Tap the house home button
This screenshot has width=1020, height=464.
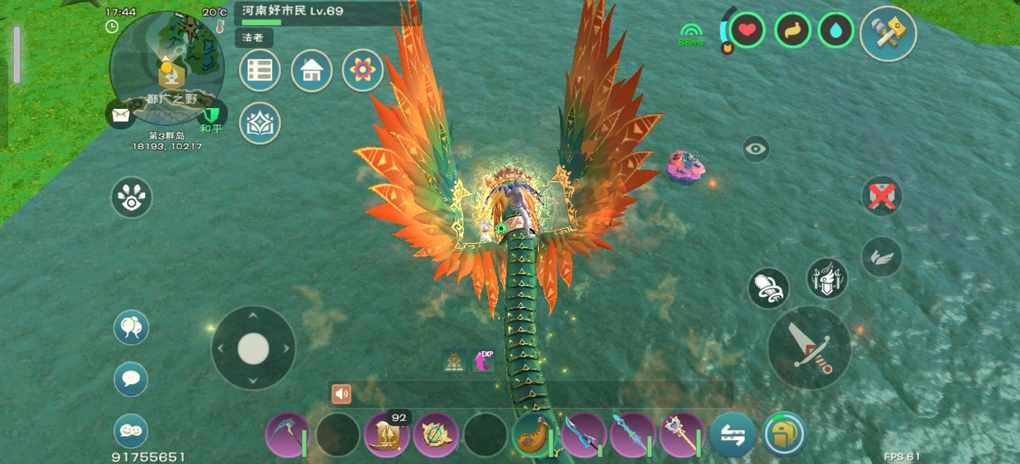[311, 70]
